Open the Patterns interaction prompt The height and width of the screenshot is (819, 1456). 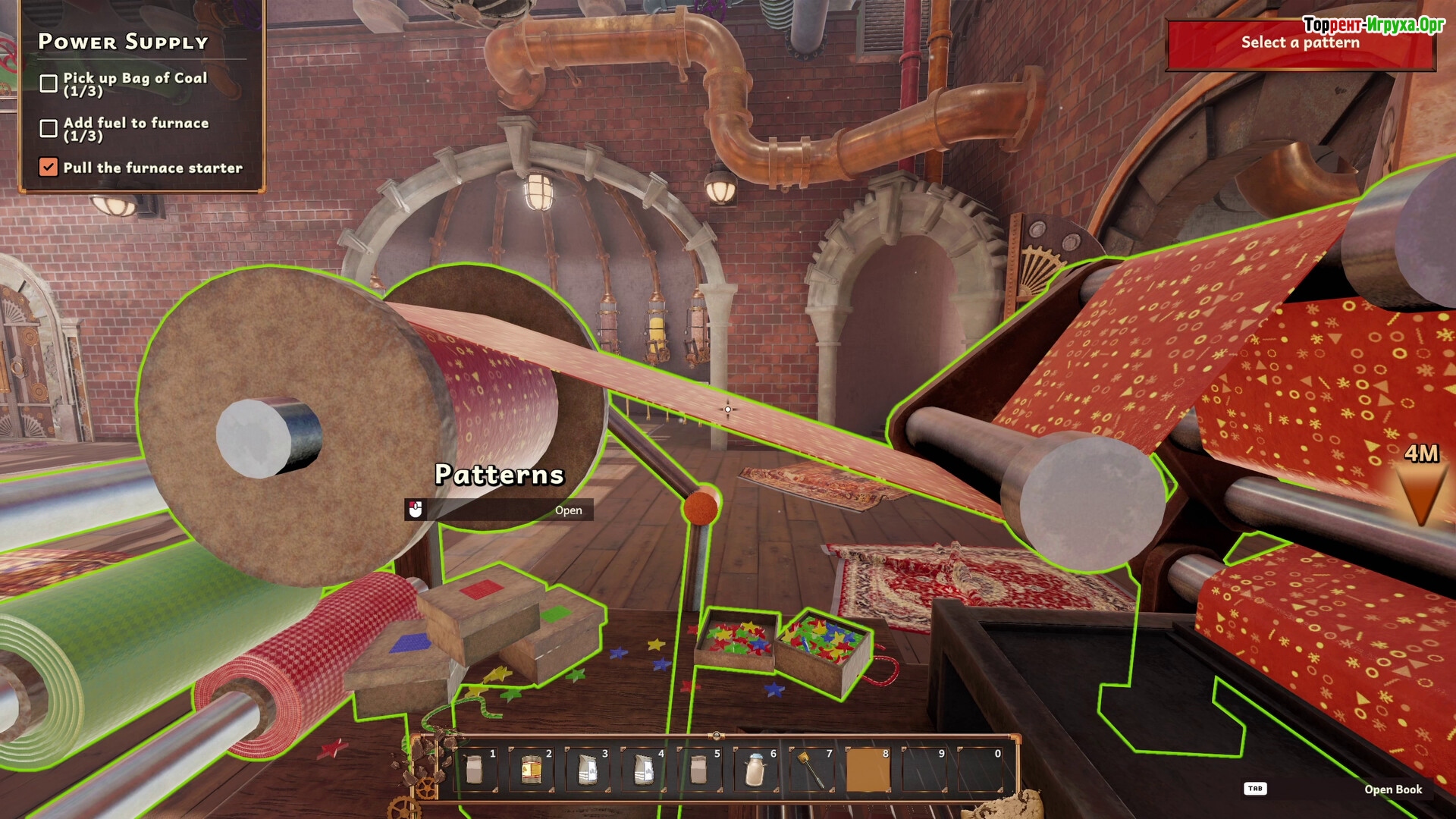pyautogui.click(x=499, y=510)
